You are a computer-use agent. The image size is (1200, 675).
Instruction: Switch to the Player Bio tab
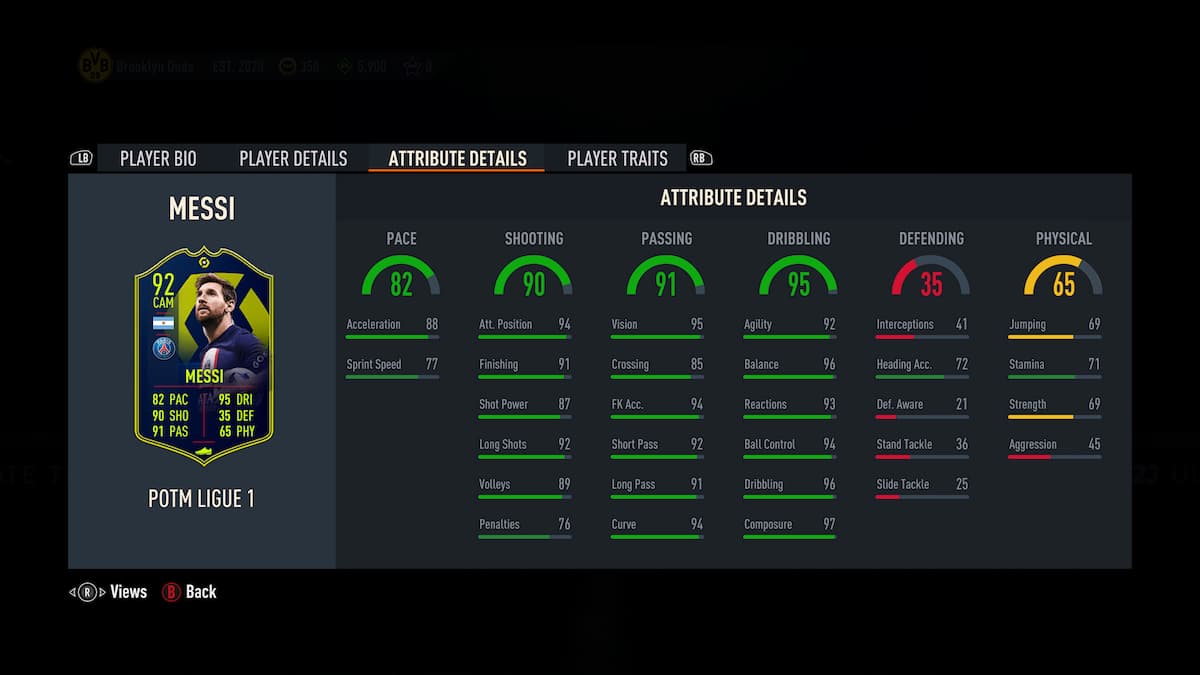158,158
